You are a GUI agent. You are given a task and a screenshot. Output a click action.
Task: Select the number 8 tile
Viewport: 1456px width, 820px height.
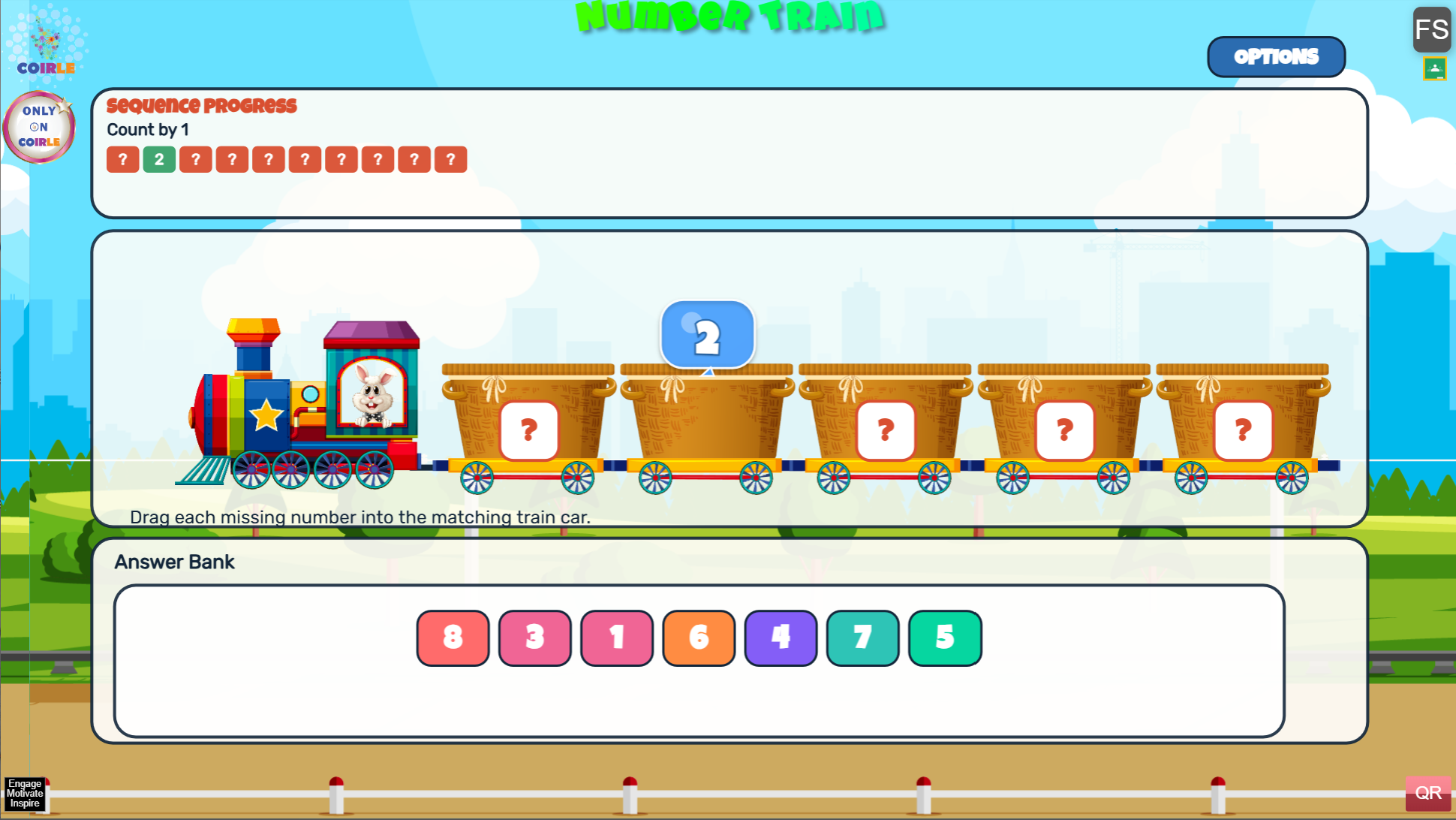tap(453, 638)
